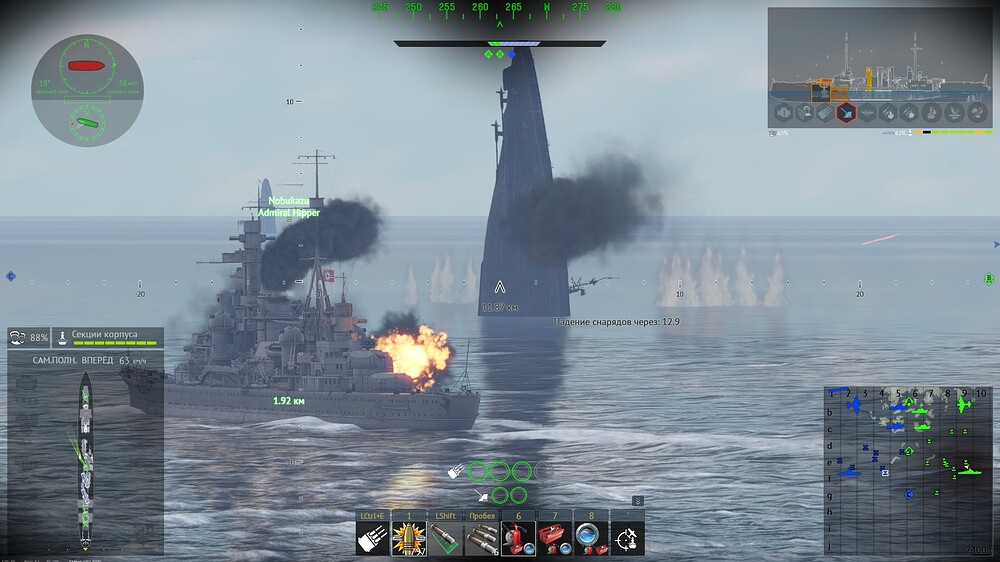This screenshot has height=562, width=1000.
Task: Collapse the action bar with the chevron button
Action: coord(638,501)
